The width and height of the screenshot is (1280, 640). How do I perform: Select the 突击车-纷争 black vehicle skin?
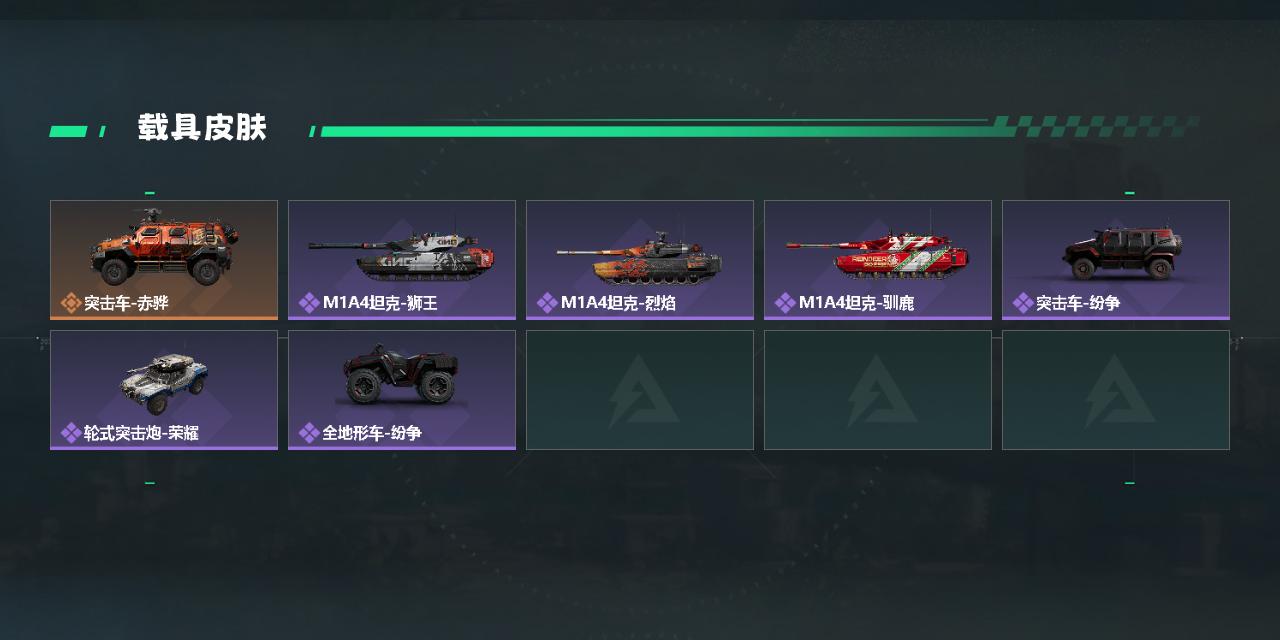(1116, 259)
